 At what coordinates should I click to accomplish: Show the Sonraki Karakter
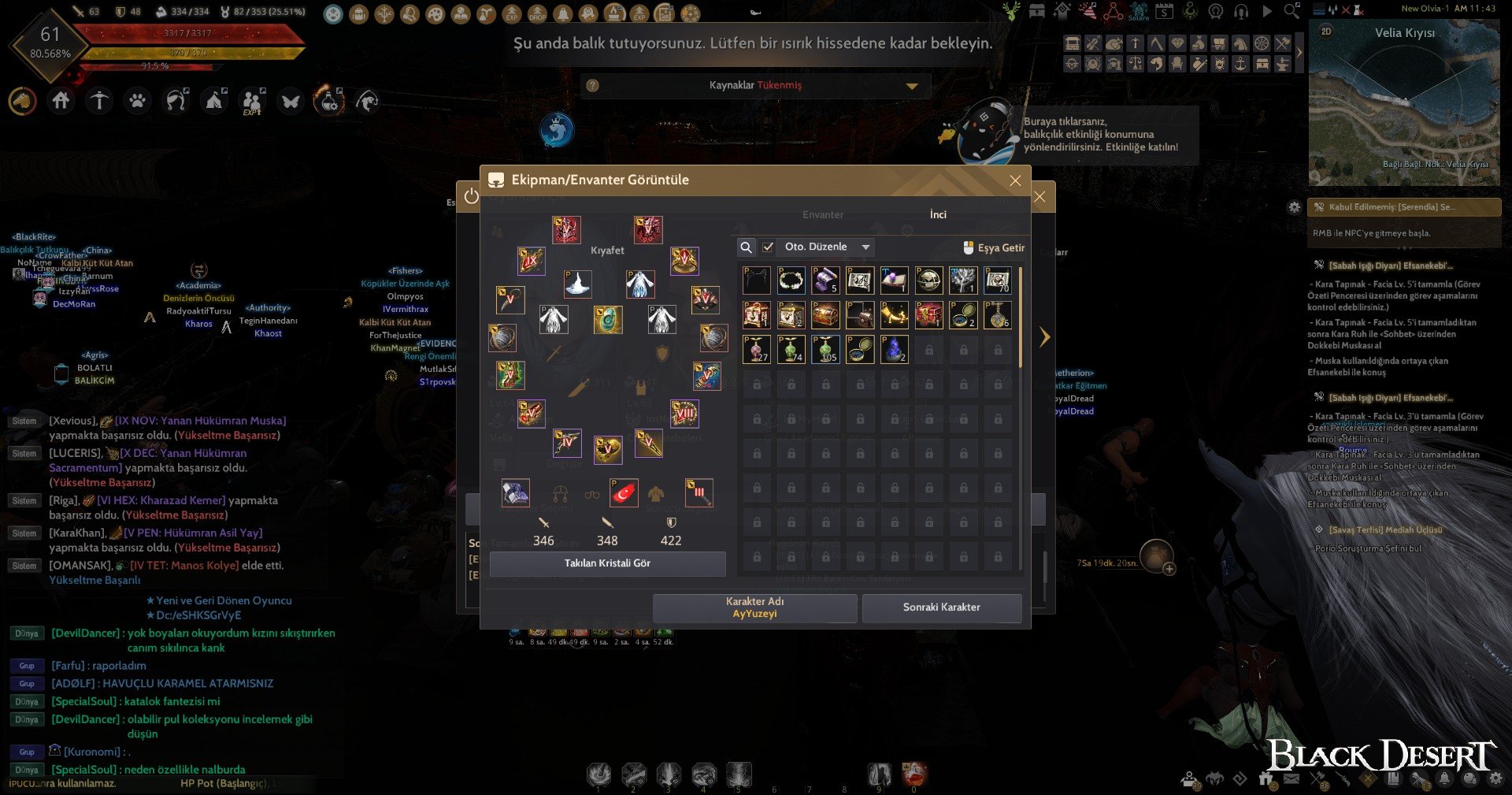(x=941, y=607)
